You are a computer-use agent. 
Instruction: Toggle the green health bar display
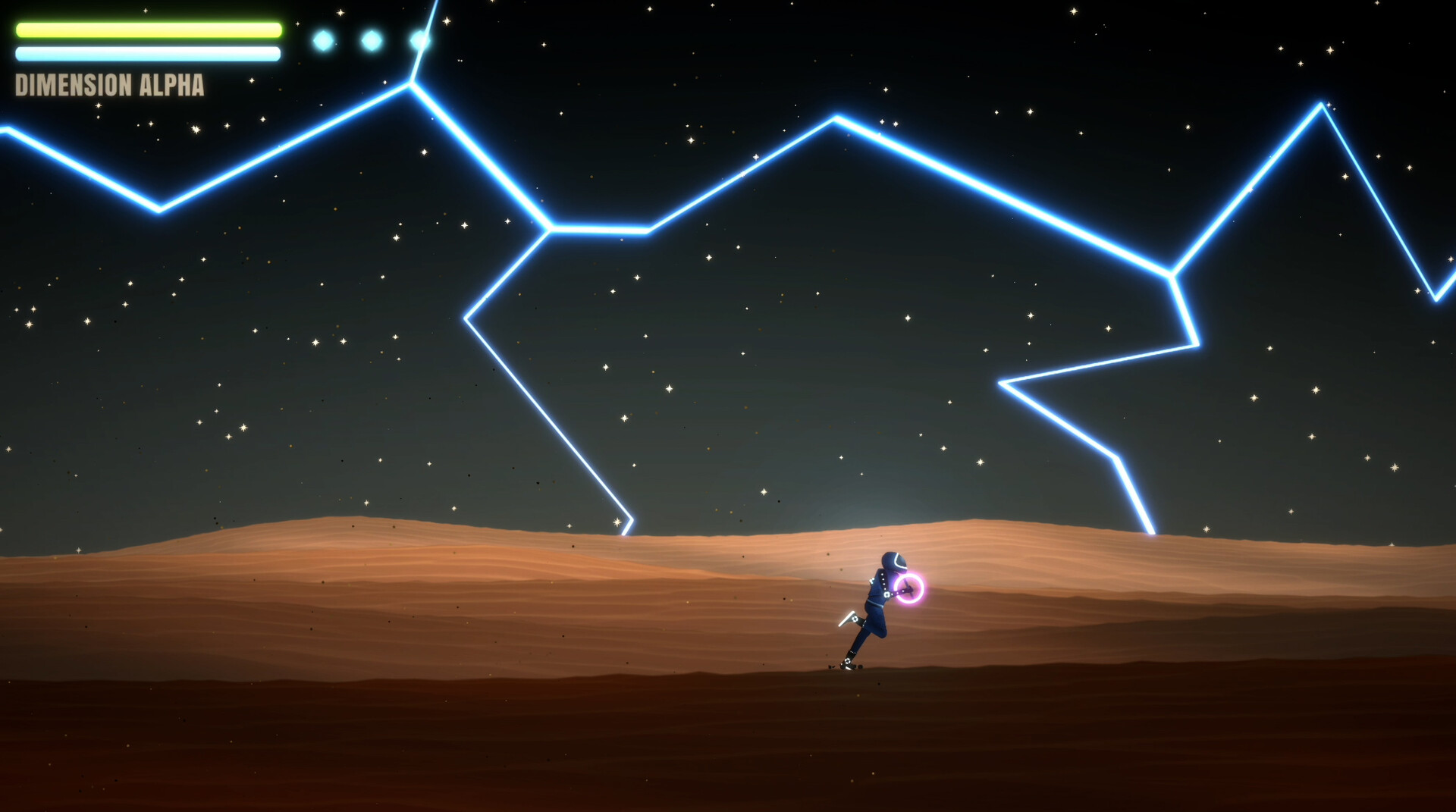pyautogui.click(x=149, y=30)
